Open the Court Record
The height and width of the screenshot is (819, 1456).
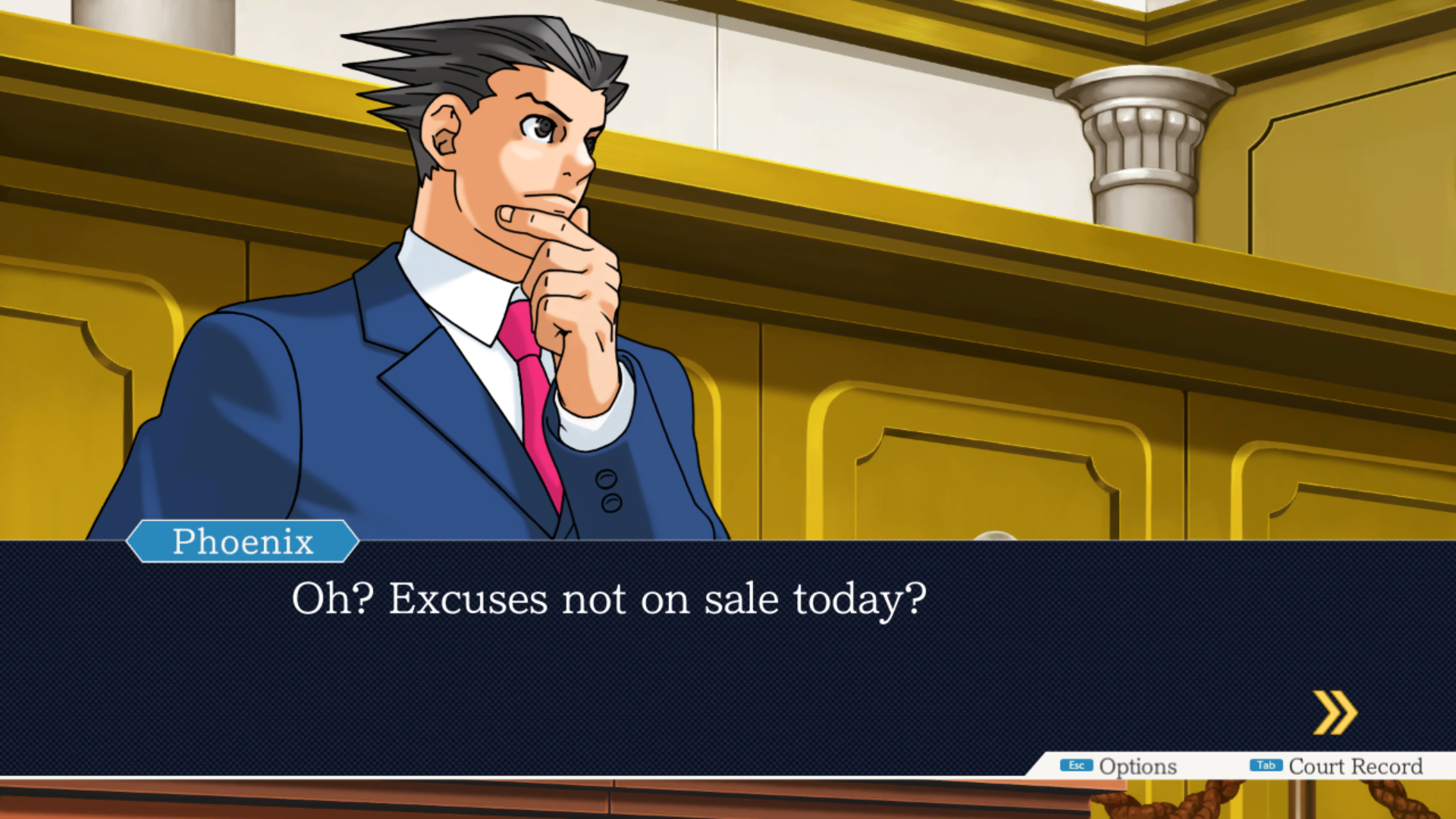pos(1337,766)
